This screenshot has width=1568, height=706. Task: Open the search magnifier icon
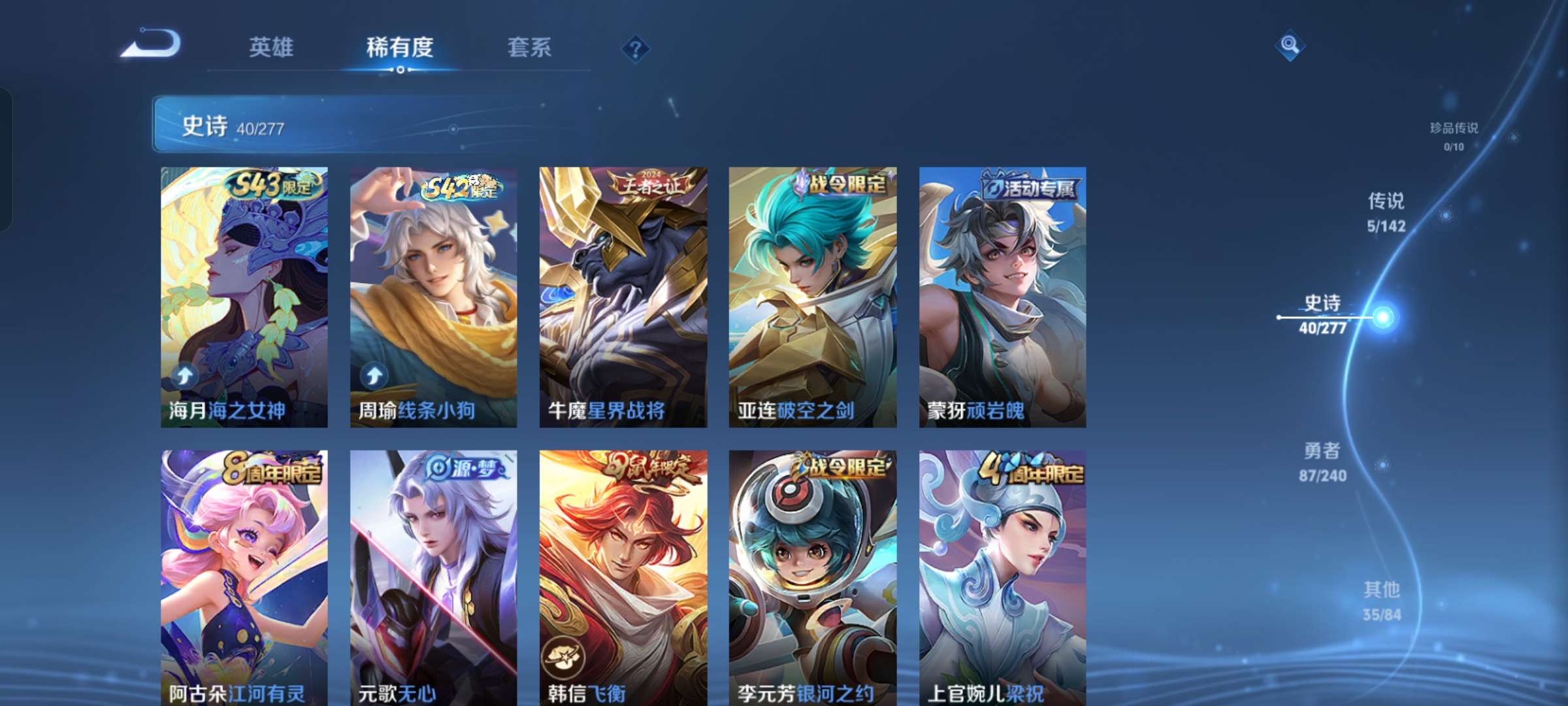[1288, 46]
